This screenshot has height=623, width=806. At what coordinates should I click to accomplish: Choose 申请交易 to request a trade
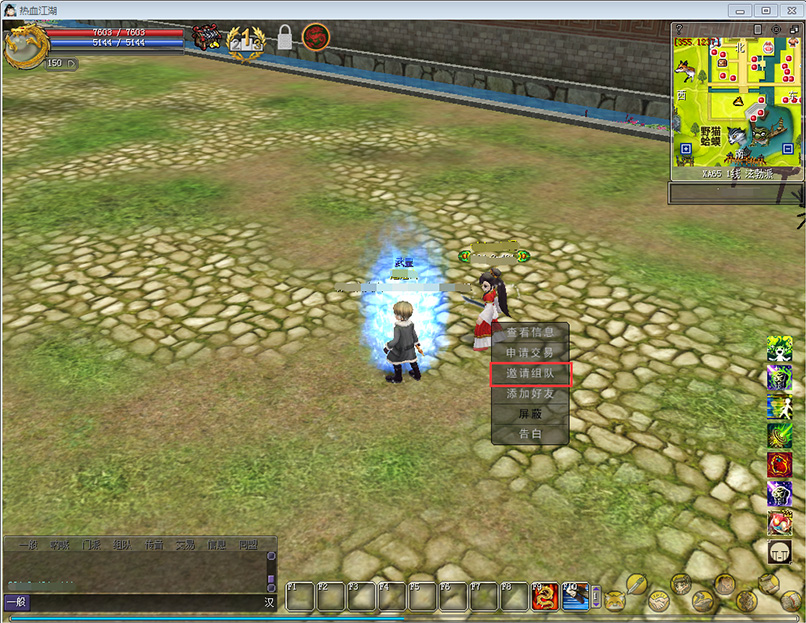(x=530, y=353)
